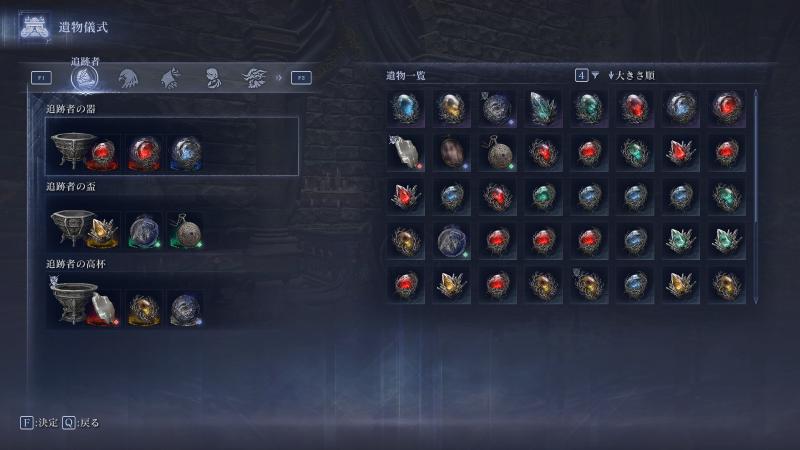The width and height of the screenshot is (800, 450).
Task: Select the white stone relic in 追跡者の高杯
Action: pos(103,308)
